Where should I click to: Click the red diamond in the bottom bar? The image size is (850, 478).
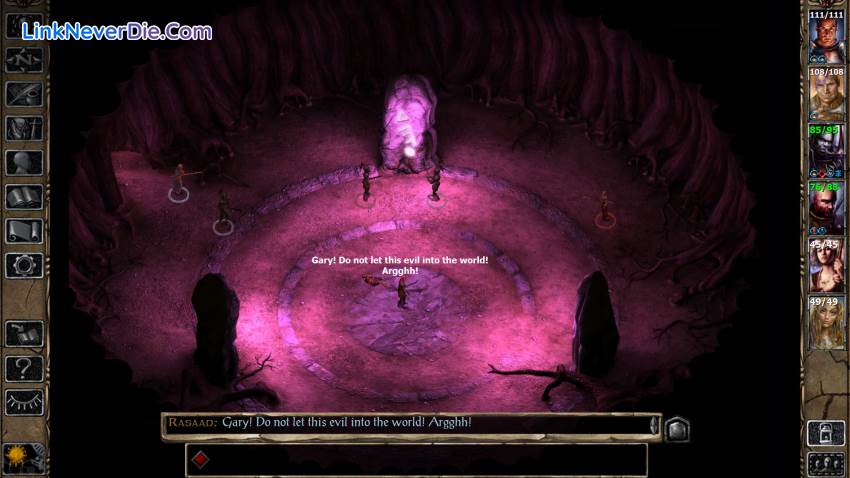pyautogui.click(x=199, y=460)
